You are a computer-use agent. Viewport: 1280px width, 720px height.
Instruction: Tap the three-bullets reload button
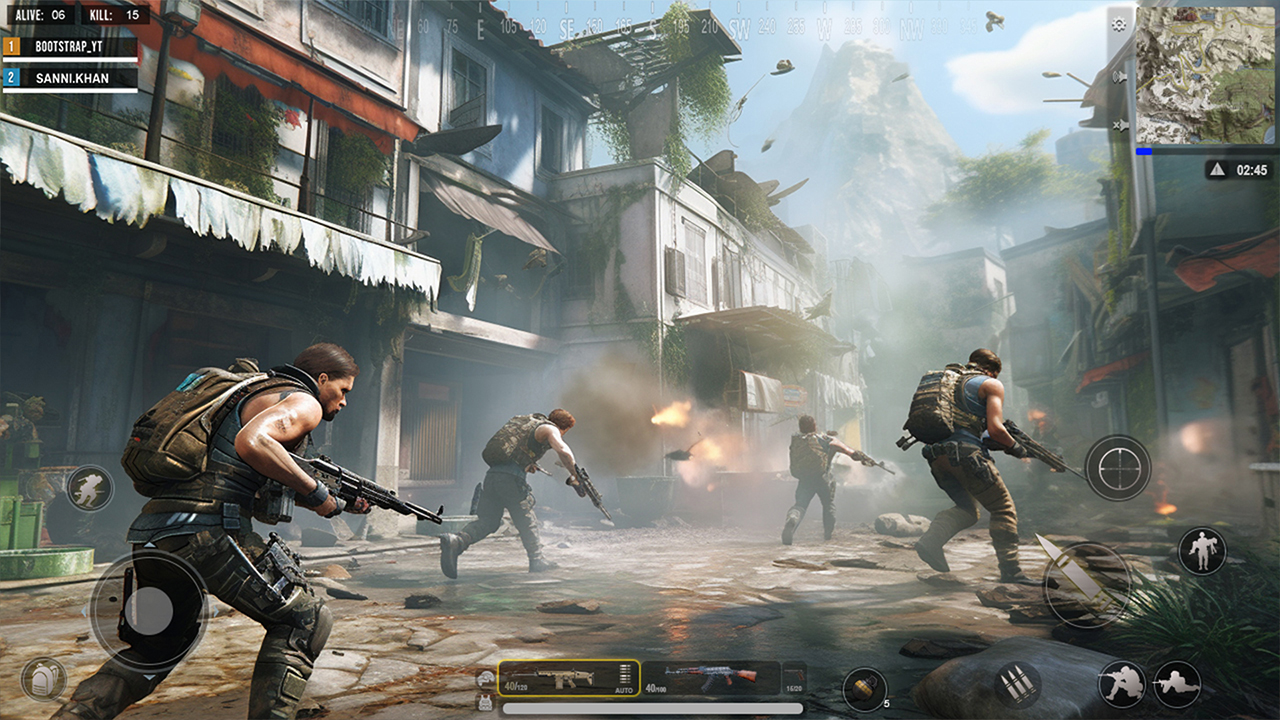click(x=1017, y=685)
